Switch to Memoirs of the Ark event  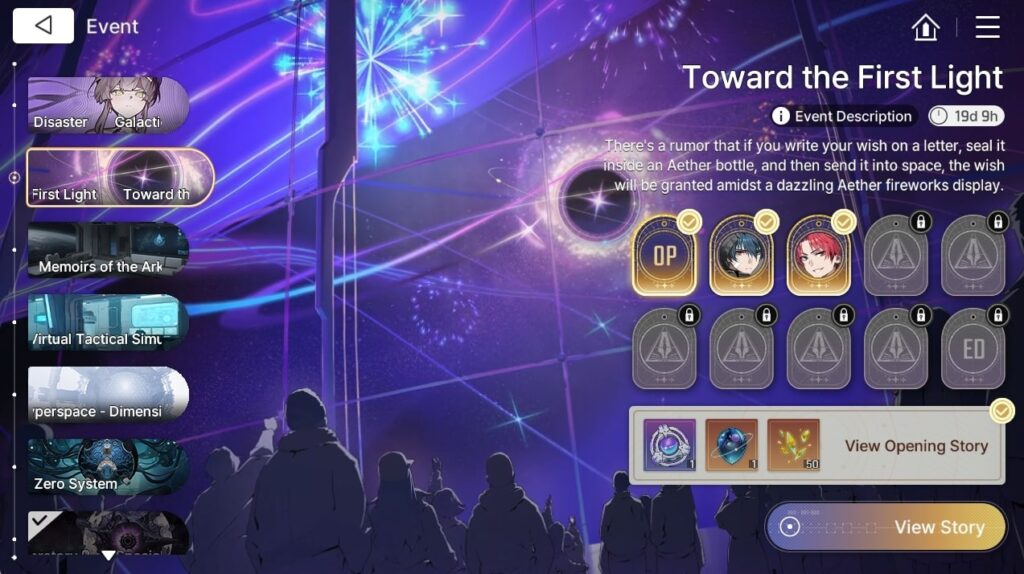click(x=108, y=249)
